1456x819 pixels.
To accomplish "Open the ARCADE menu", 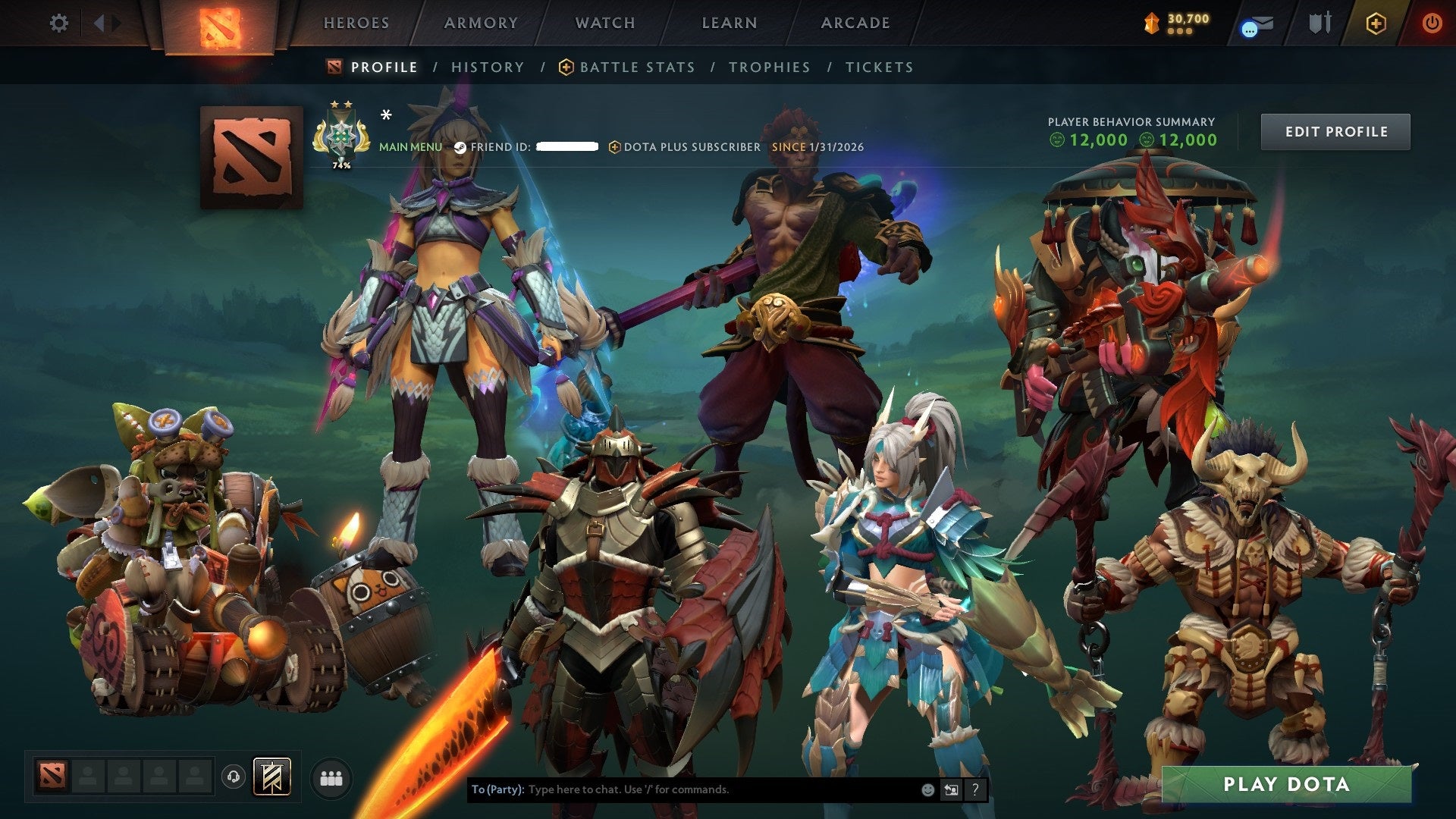I will tap(855, 23).
